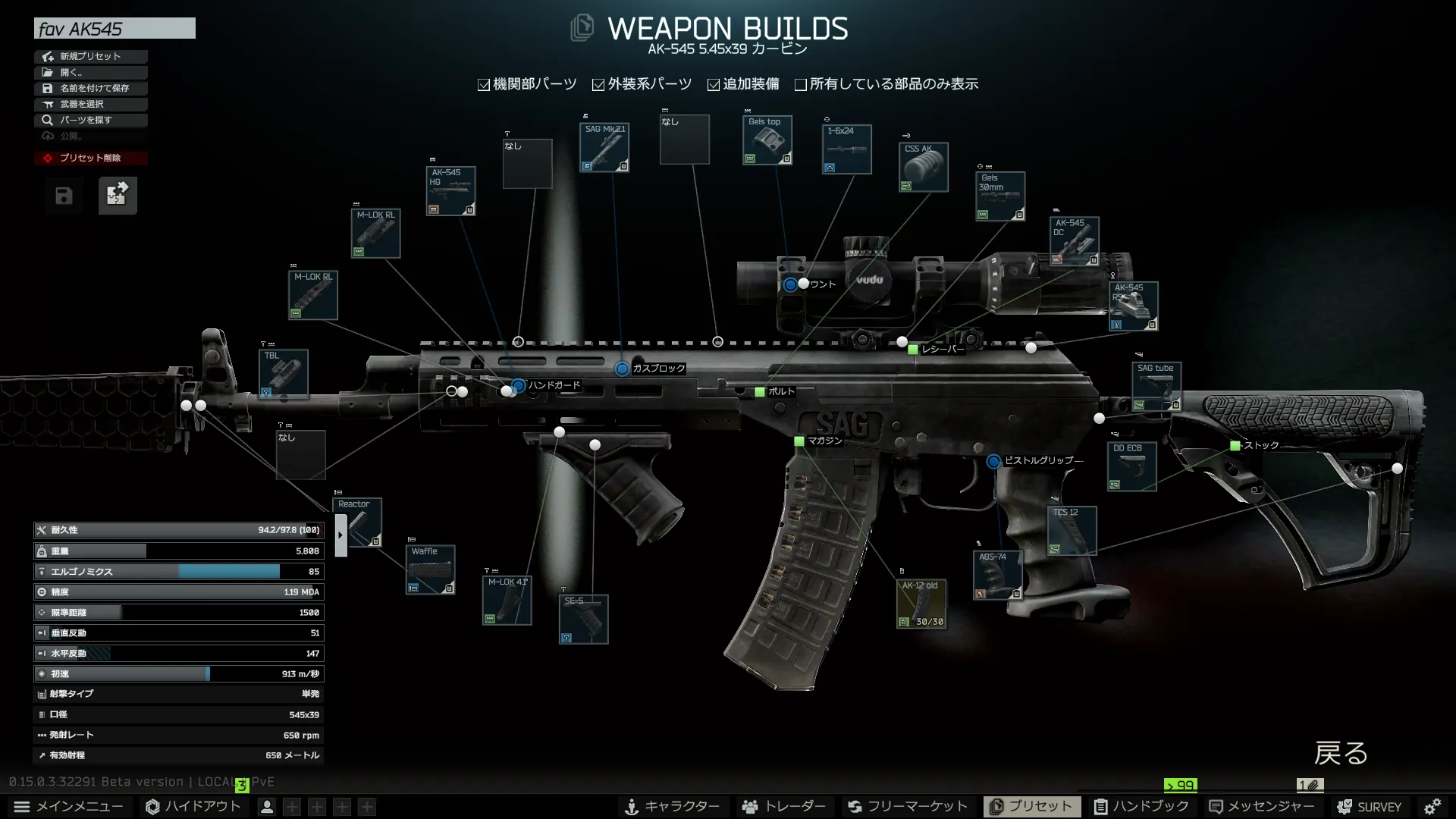Viewport: 1456px width, 819px height.
Task: Expand the stats panel side arrow
Action: [340, 535]
